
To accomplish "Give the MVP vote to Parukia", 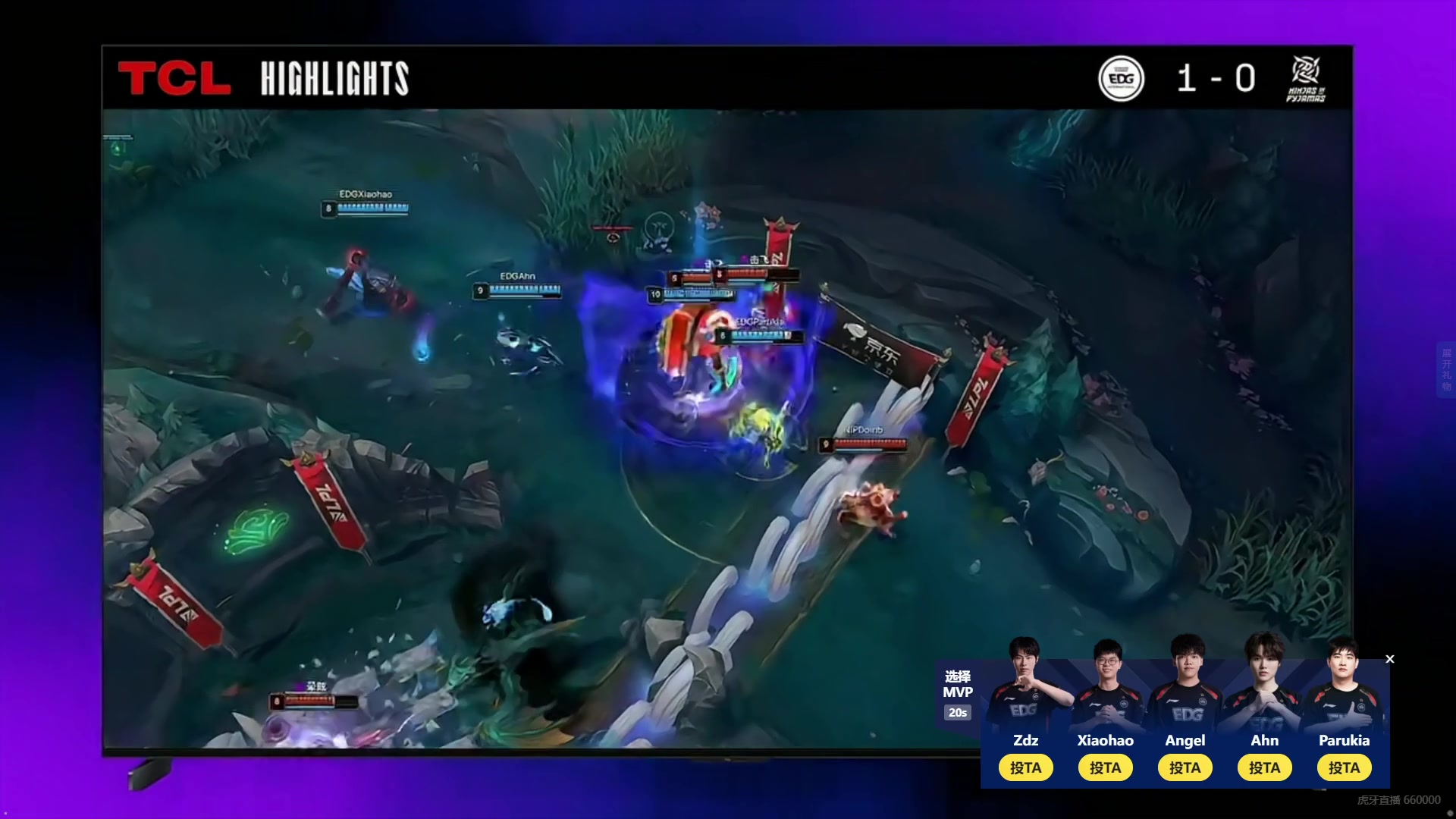I will point(1344,767).
